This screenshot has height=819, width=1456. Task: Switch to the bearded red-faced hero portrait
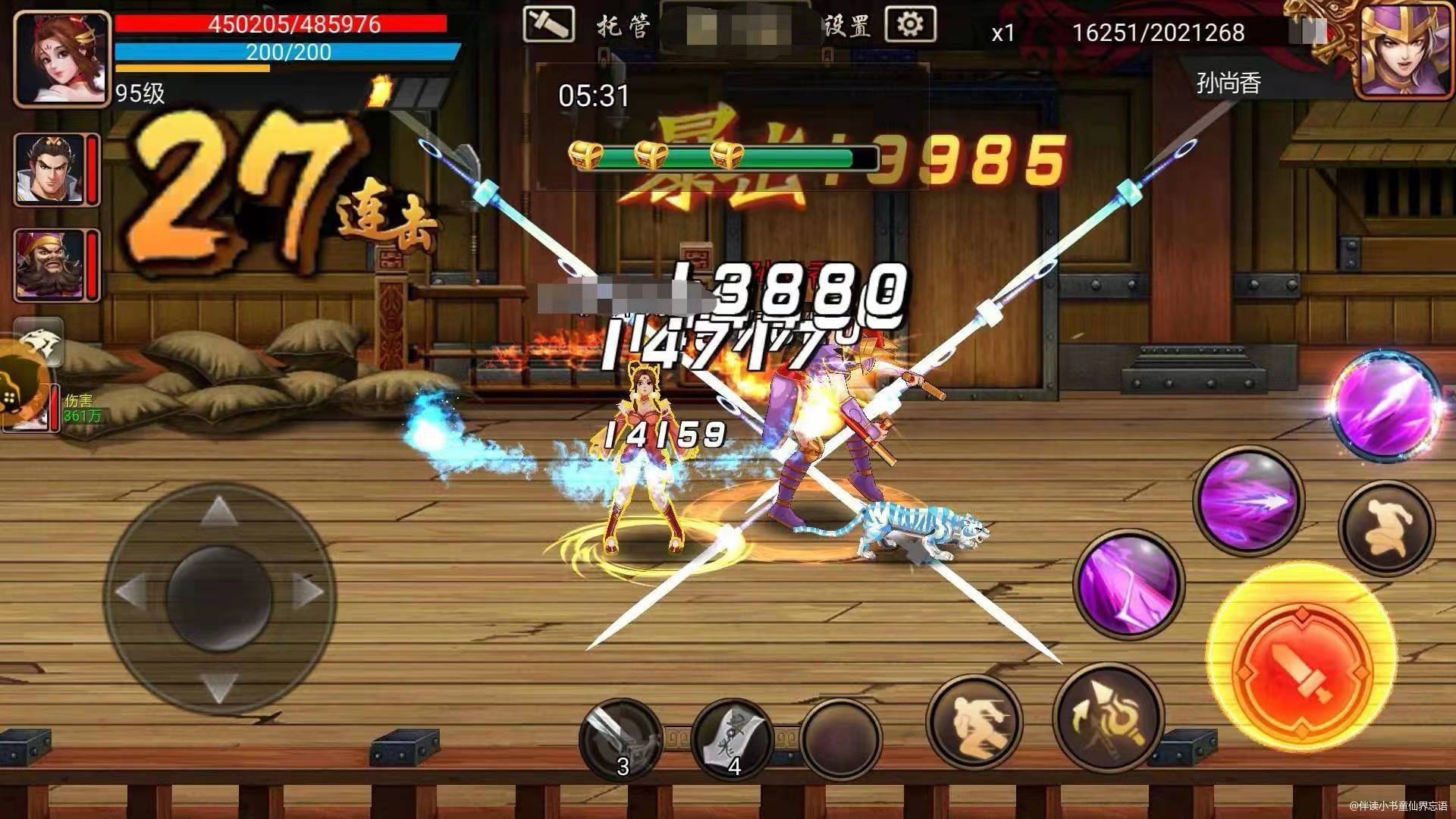point(50,264)
